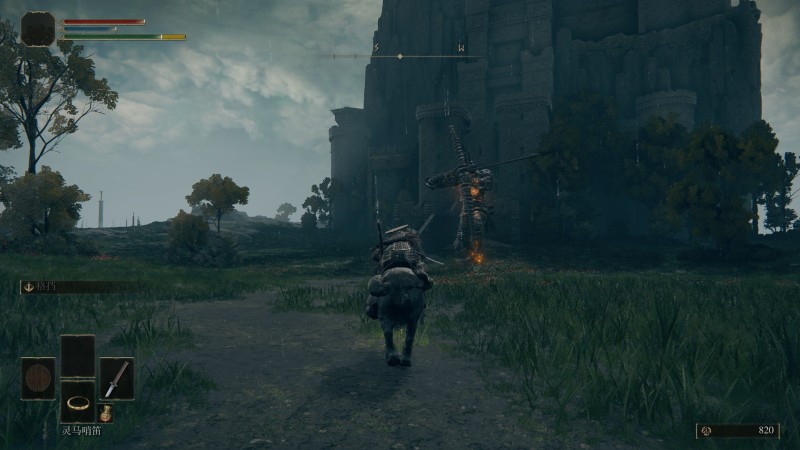Select the round wooden shield slot

click(x=38, y=378)
